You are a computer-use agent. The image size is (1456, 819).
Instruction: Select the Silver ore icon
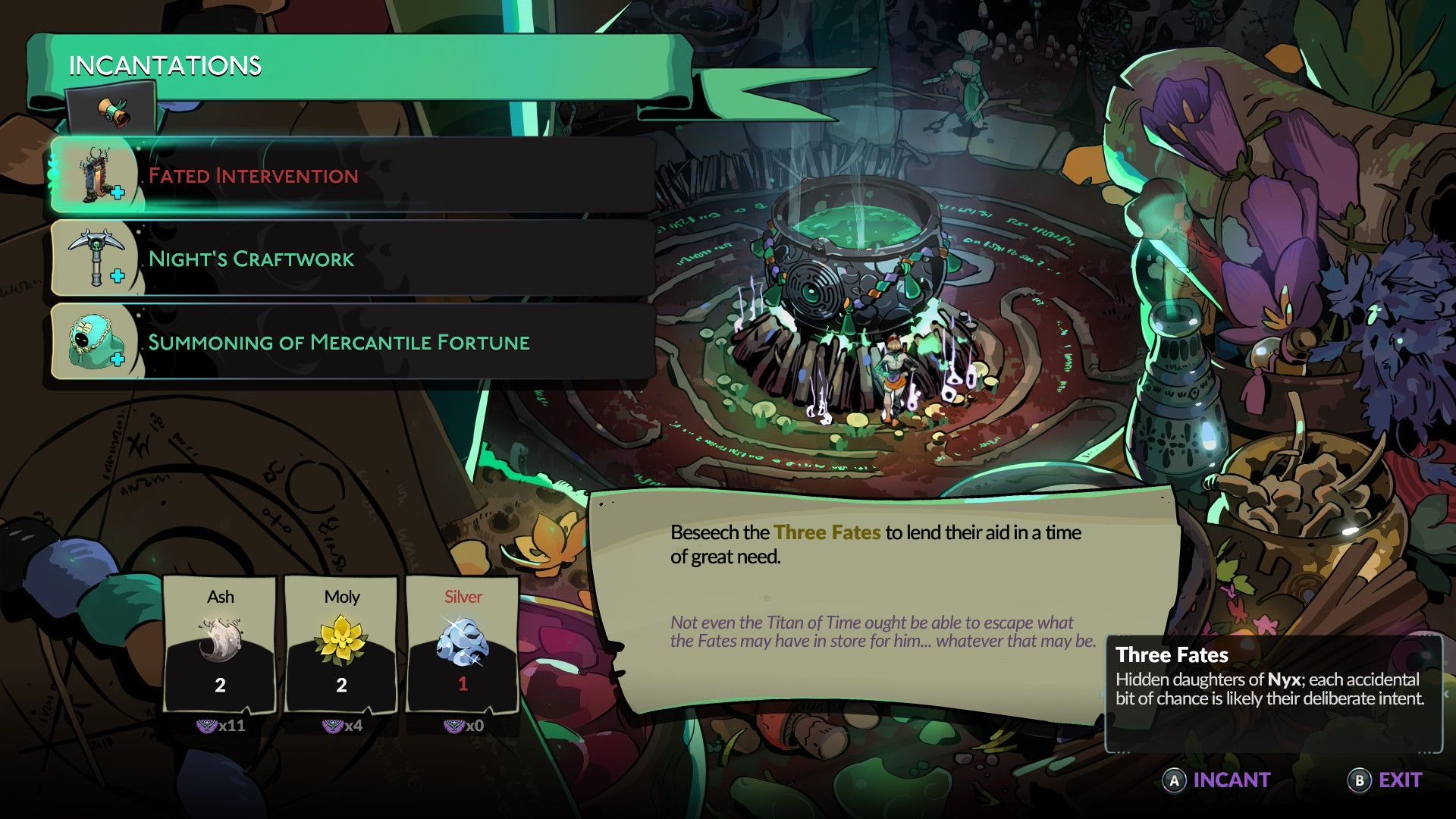pos(461,642)
